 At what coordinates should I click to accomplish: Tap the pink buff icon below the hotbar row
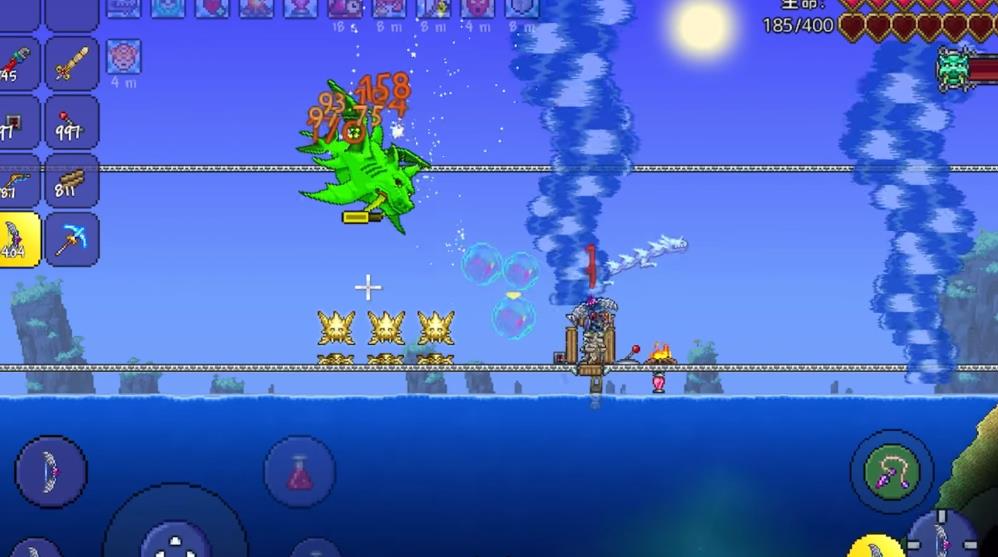pos(124,56)
